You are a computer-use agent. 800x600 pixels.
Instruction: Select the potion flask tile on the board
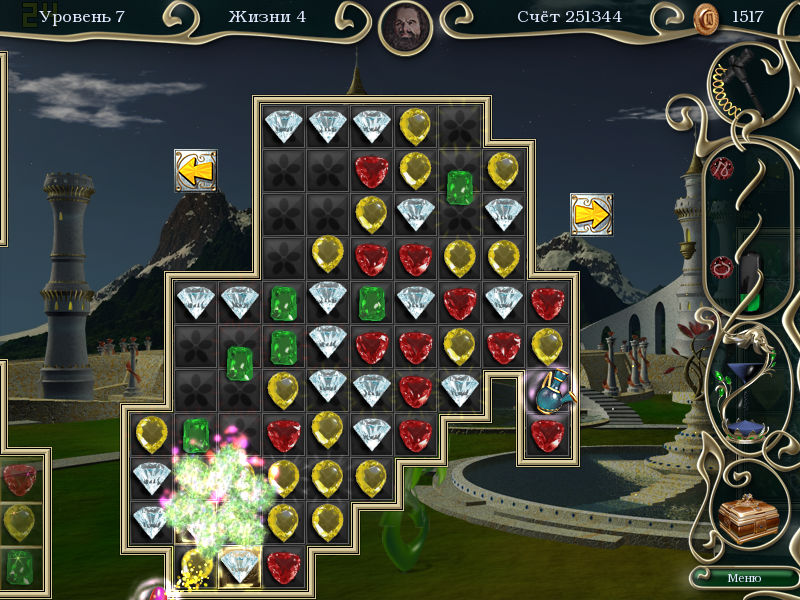547,391
